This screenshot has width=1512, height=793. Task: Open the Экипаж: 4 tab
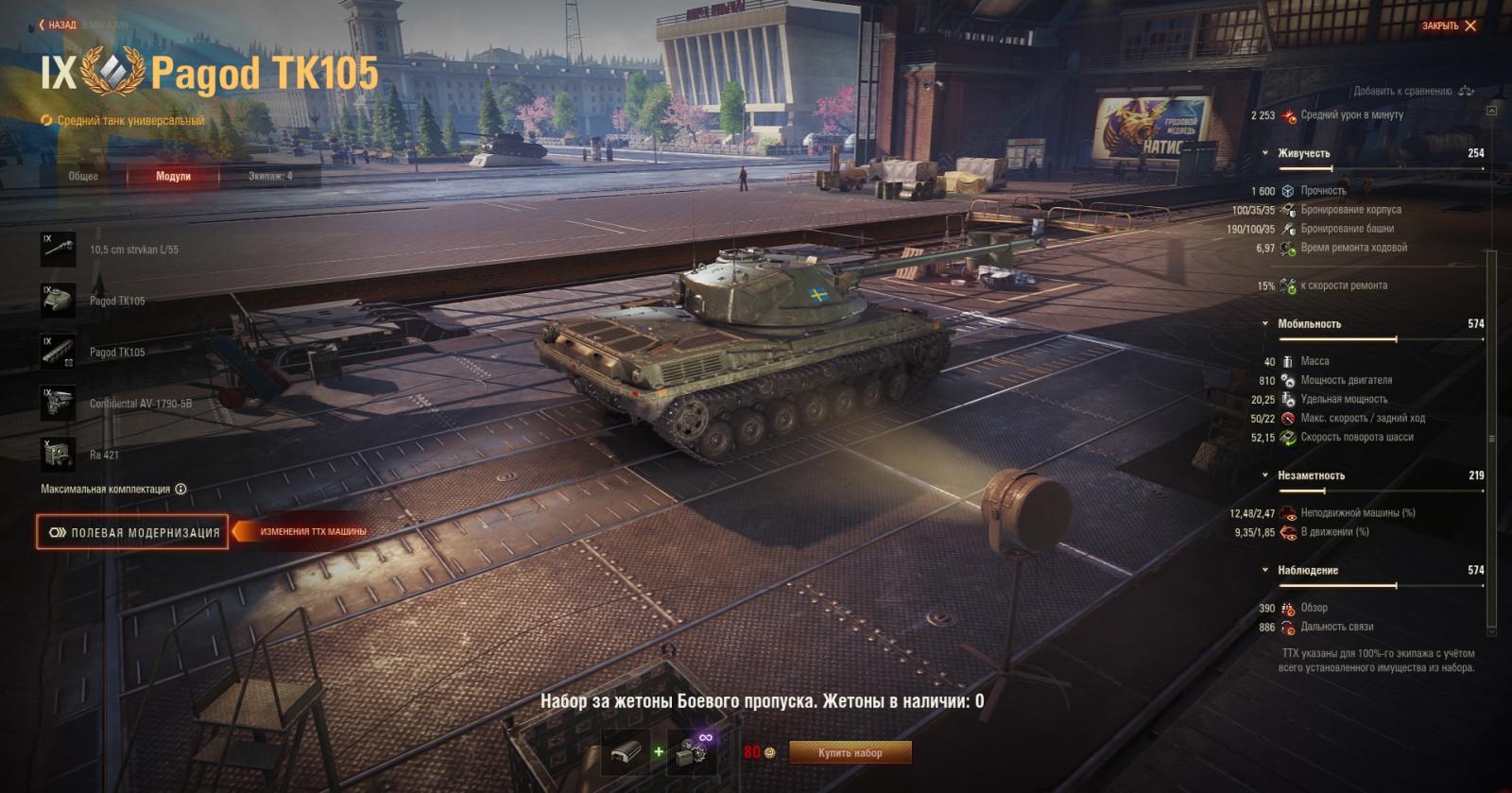point(272,175)
